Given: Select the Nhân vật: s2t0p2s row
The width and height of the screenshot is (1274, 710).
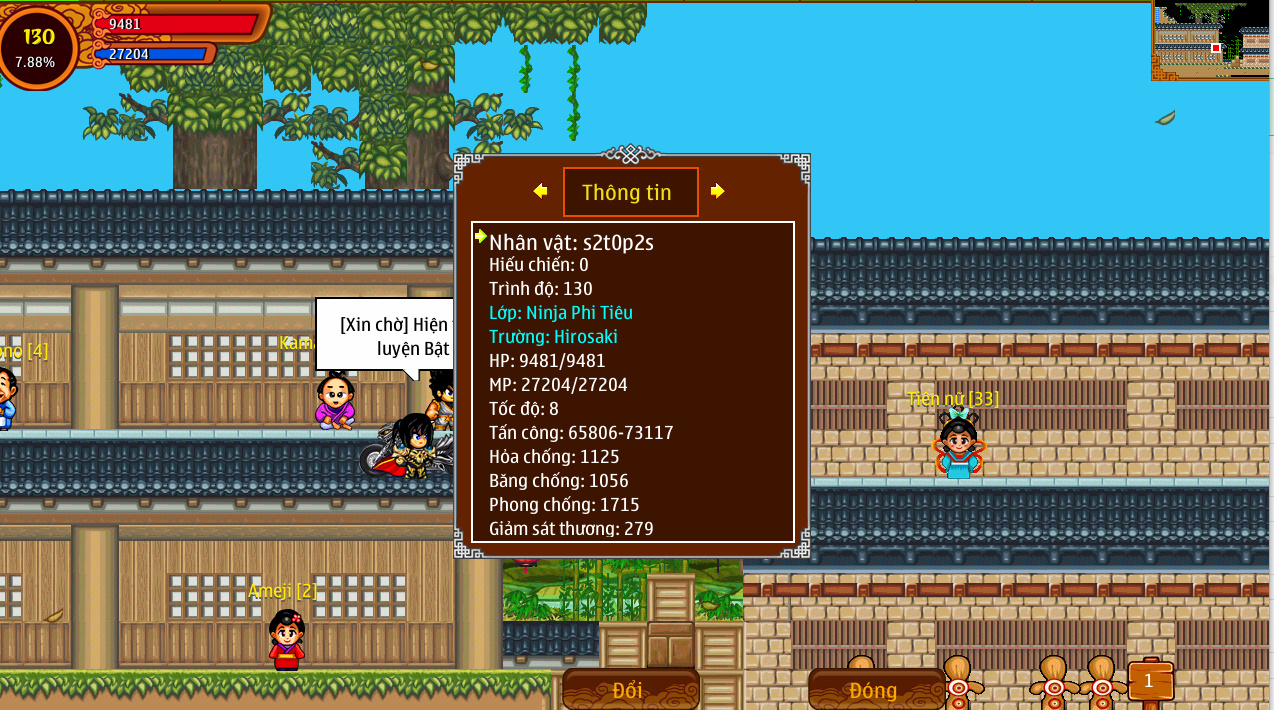Looking at the screenshot, I should coord(571,242).
